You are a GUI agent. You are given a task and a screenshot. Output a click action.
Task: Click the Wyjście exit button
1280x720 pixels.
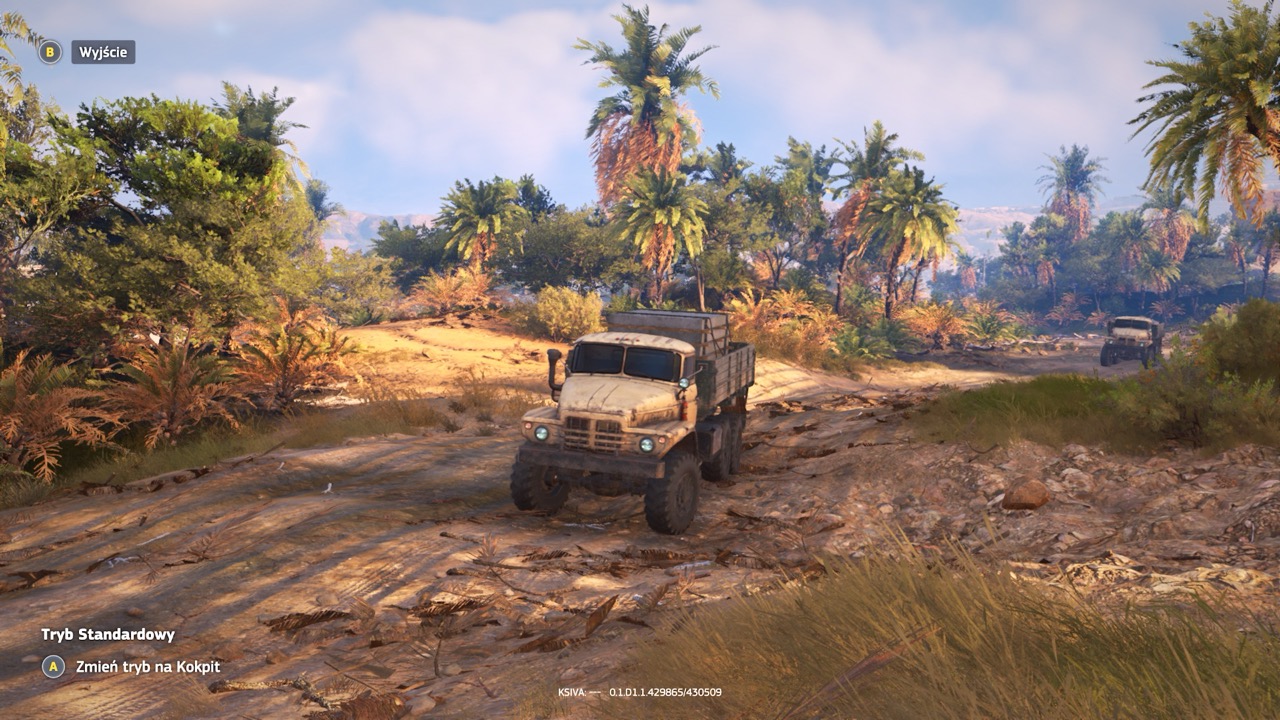102,52
